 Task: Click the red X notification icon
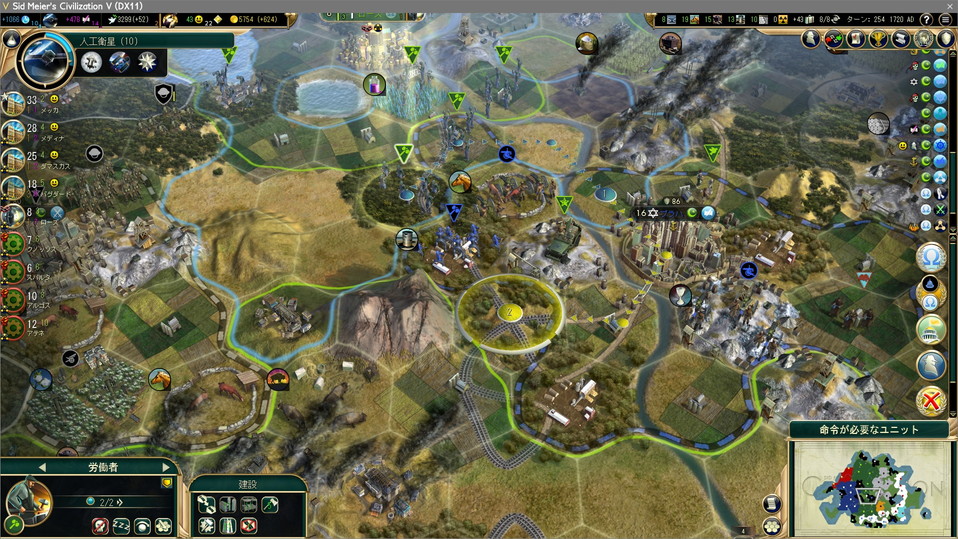pos(931,402)
